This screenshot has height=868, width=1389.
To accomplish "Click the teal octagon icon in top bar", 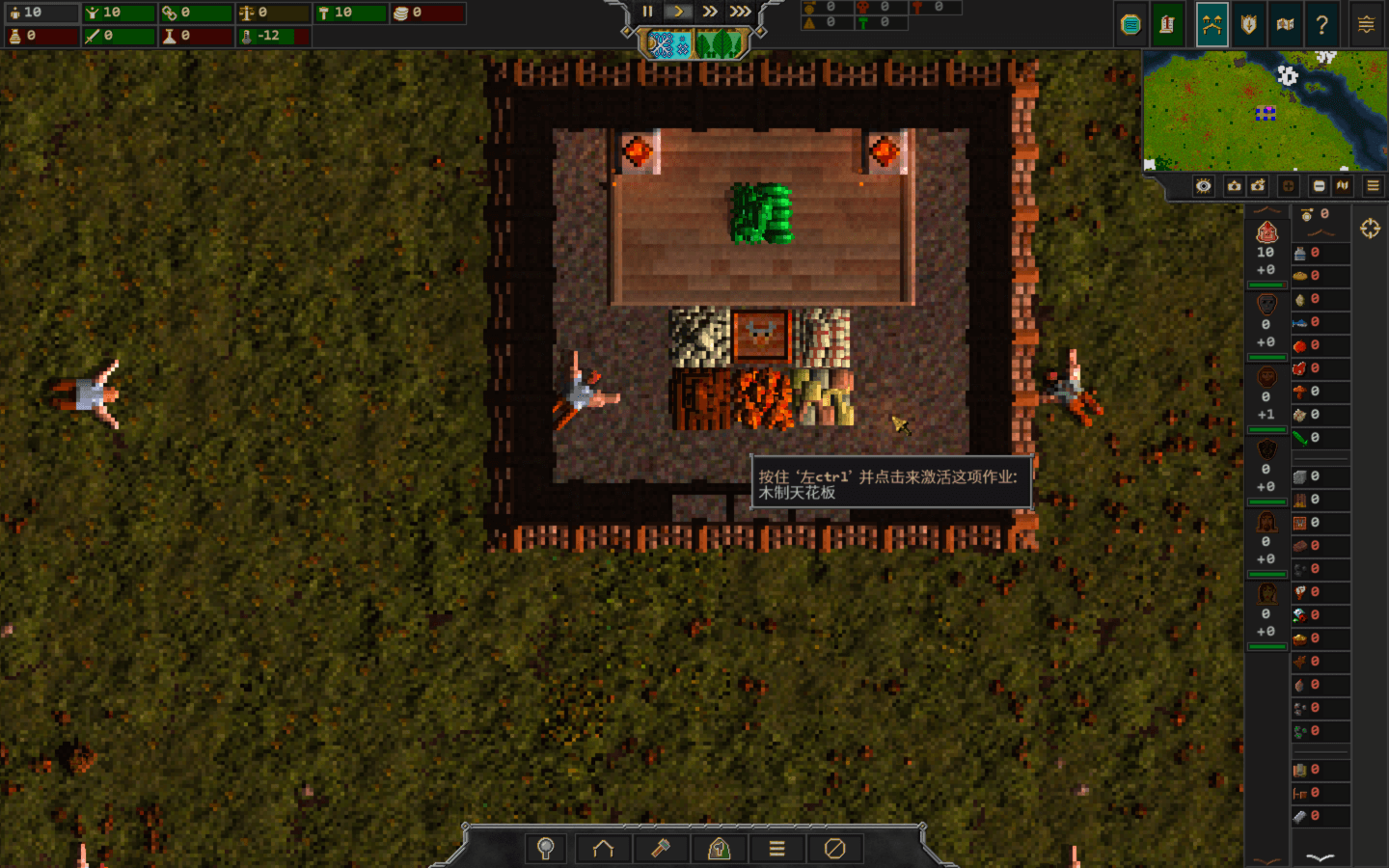I will [1130, 25].
